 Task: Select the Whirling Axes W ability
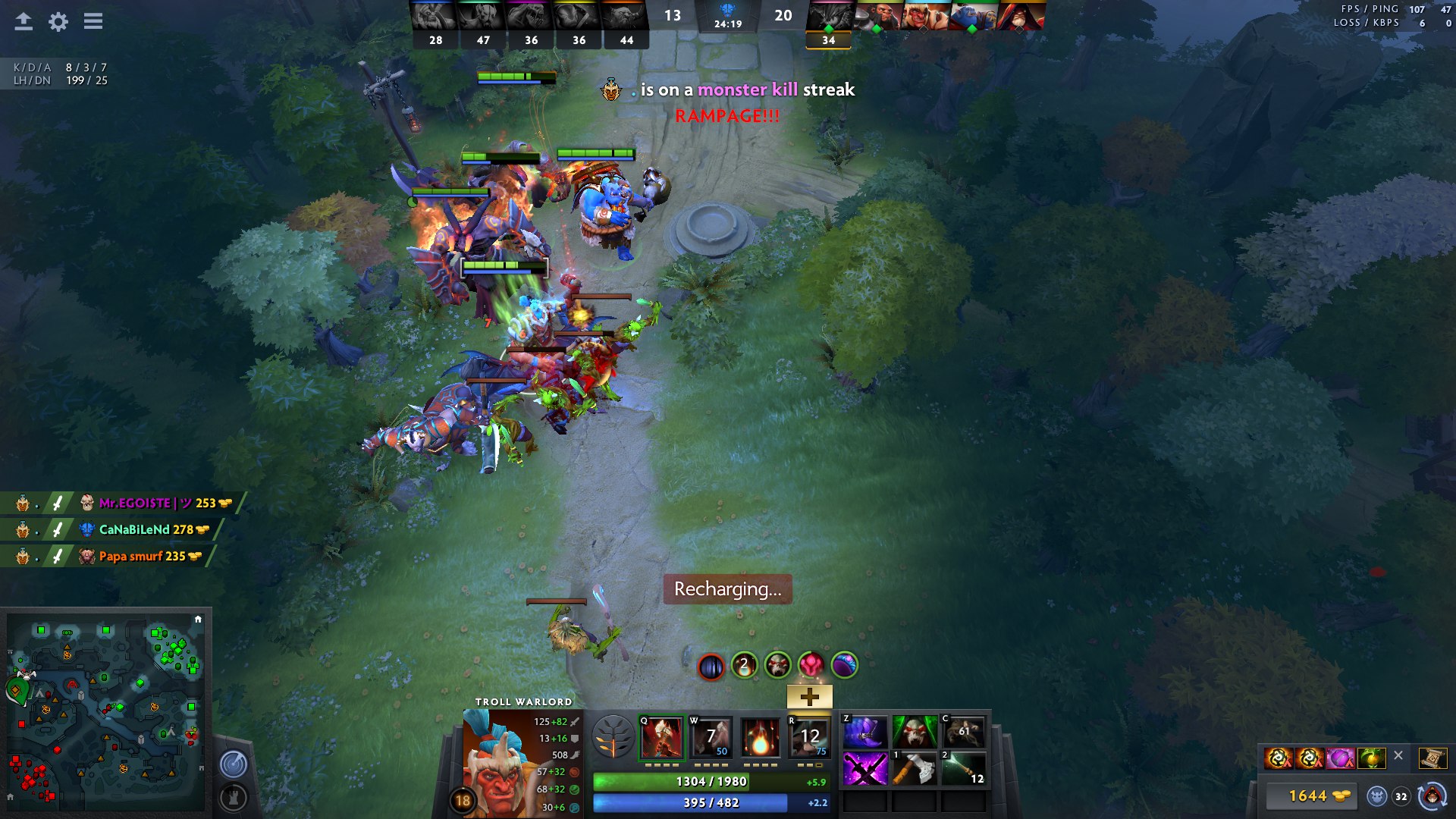pyautogui.click(x=711, y=738)
